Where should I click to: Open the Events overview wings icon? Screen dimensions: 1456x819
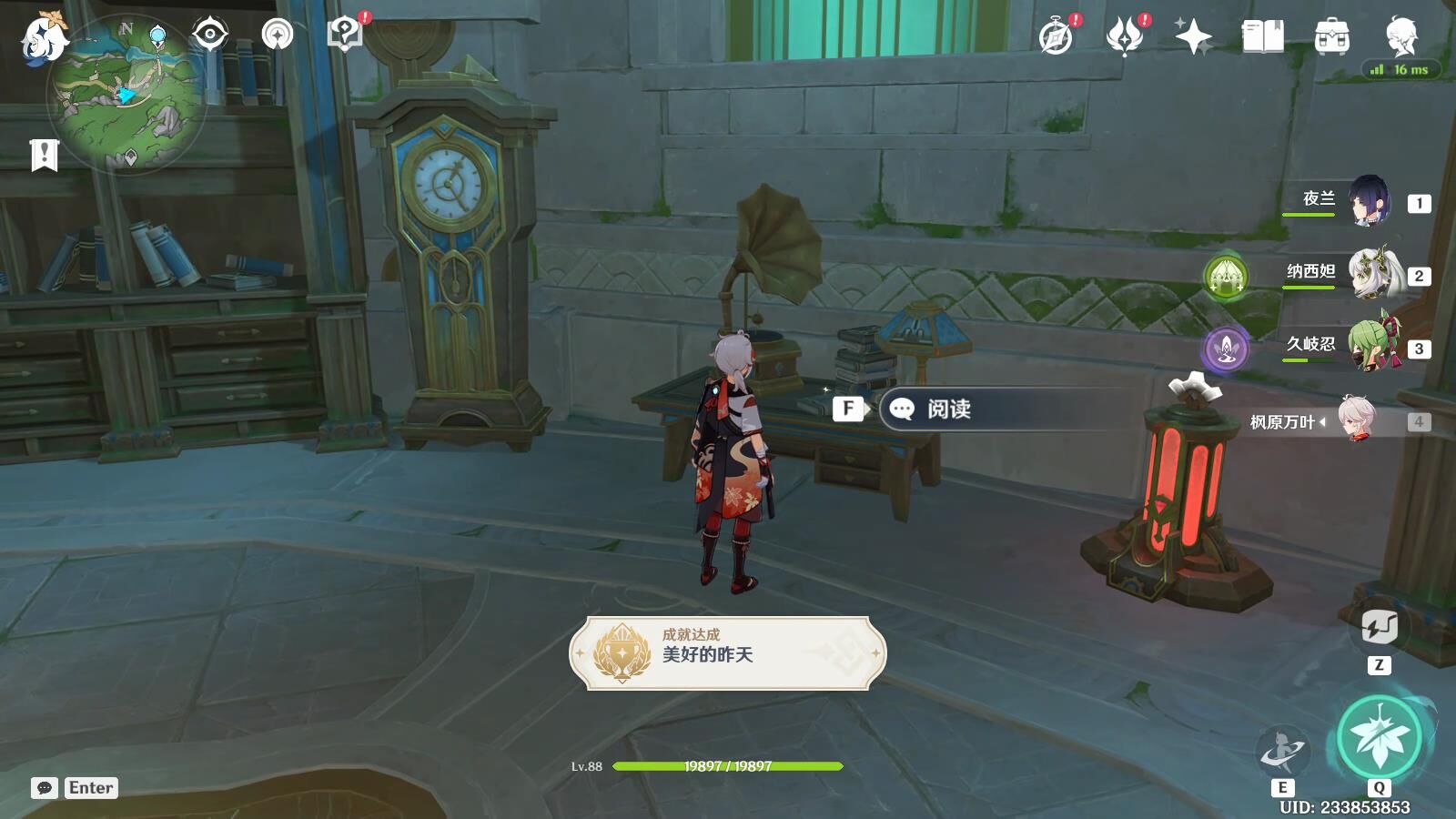[x=1126, y=38]
